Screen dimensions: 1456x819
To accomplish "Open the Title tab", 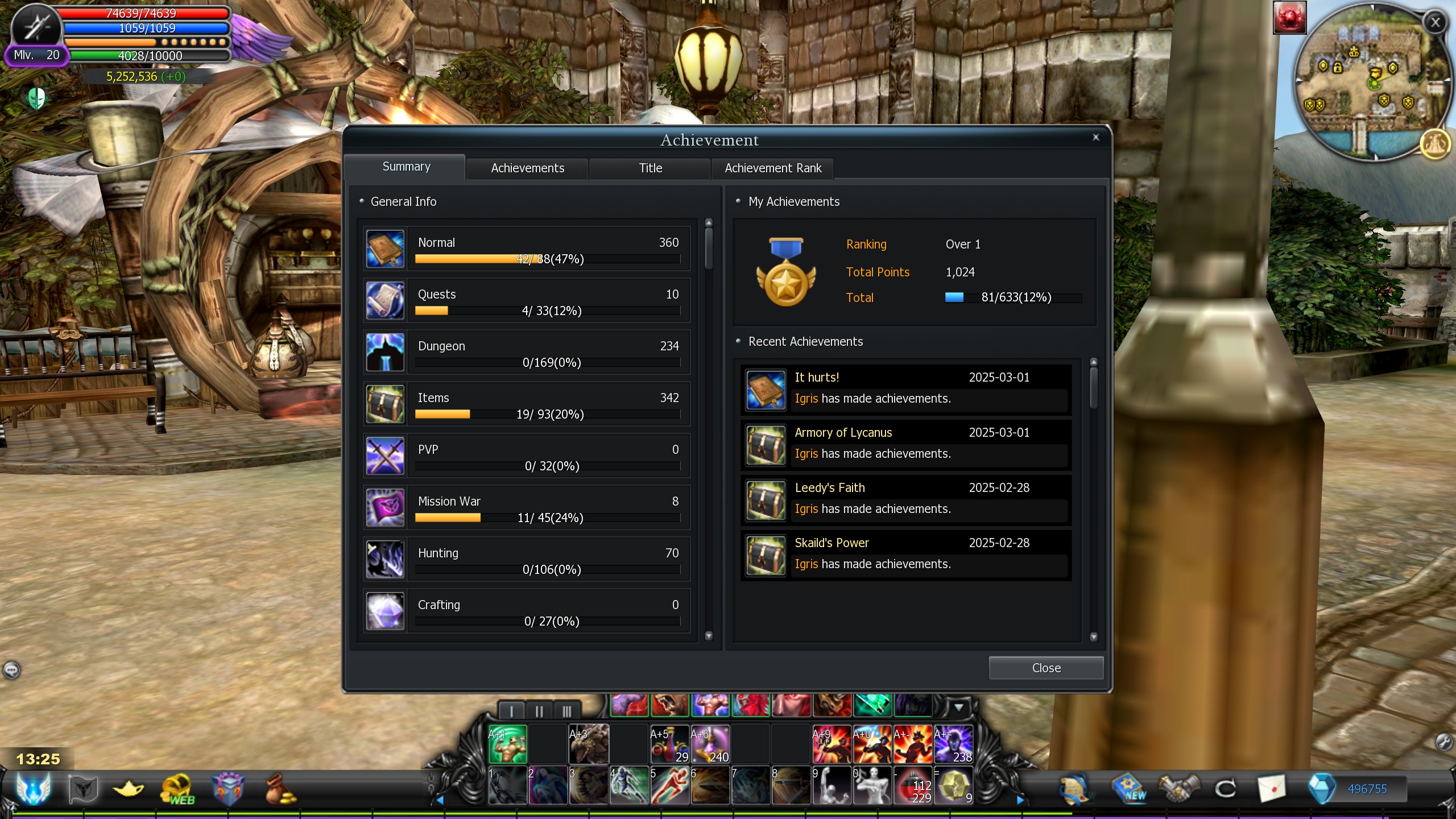I will (x=650, y=168).
